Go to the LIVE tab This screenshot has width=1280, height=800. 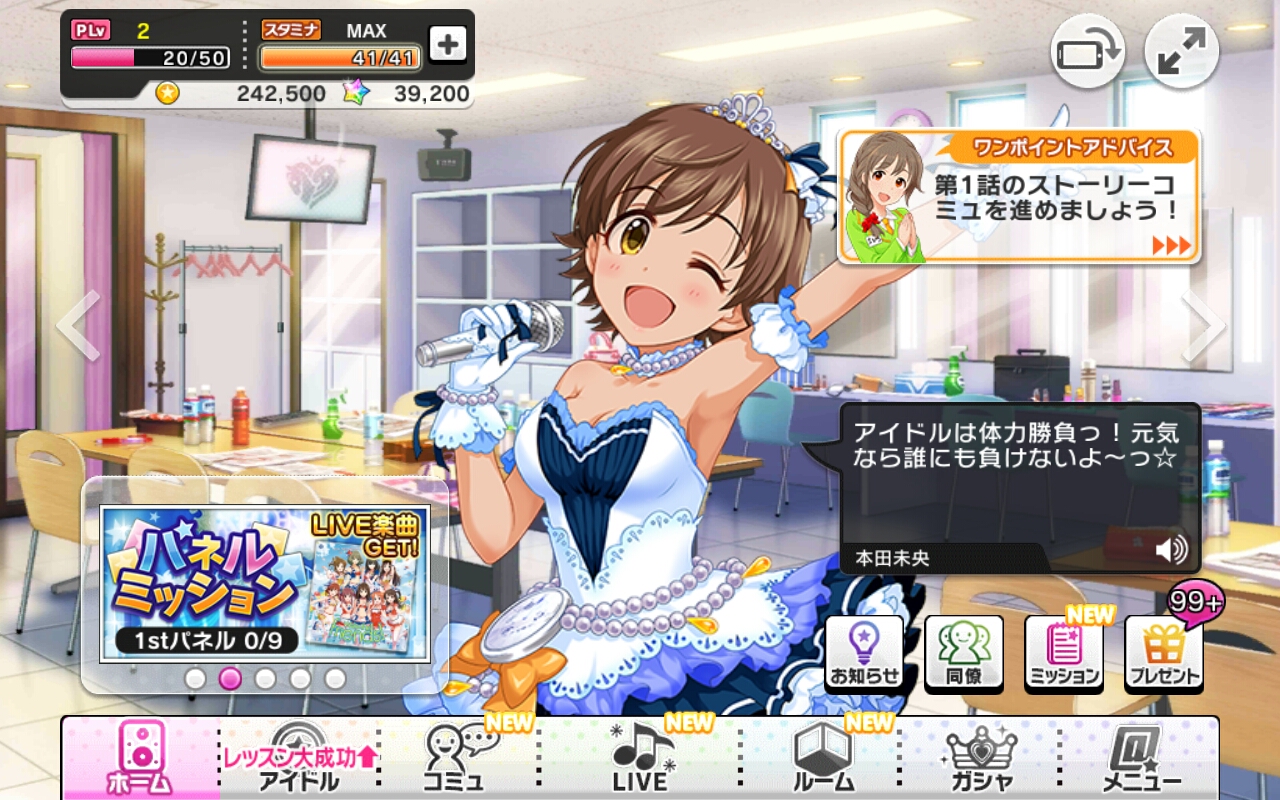tap(640, 760)
